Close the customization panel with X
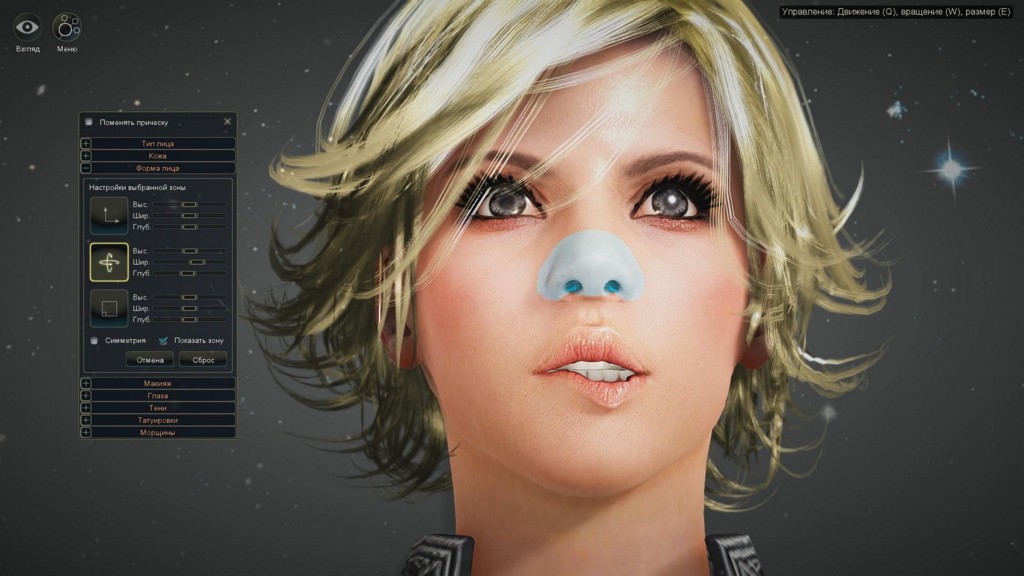The height and width of the screenshot is (576, 1024). pos(227,122)
